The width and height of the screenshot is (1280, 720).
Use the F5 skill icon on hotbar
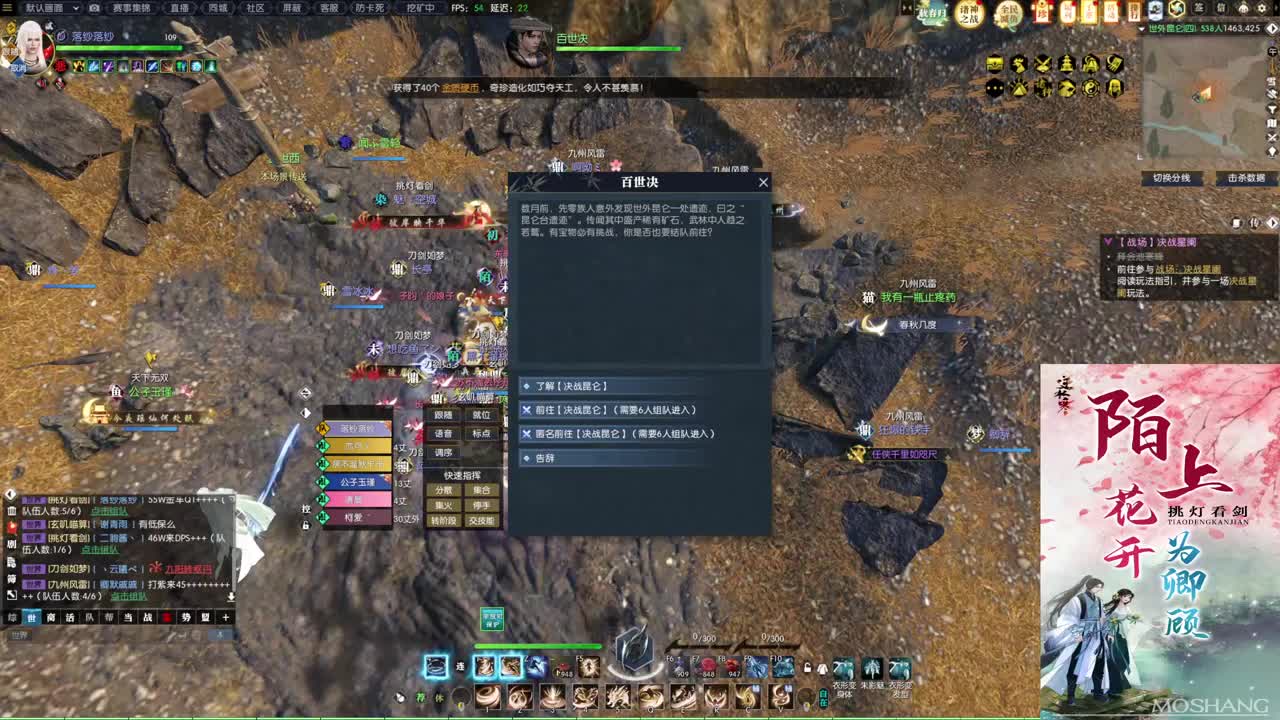pyautogui.click(x=589, y=666)
